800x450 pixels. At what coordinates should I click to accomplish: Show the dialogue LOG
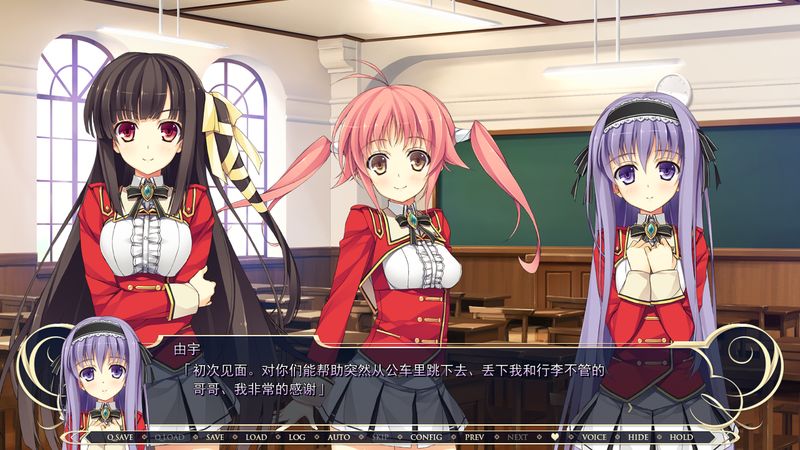click(x=296, y=437)
